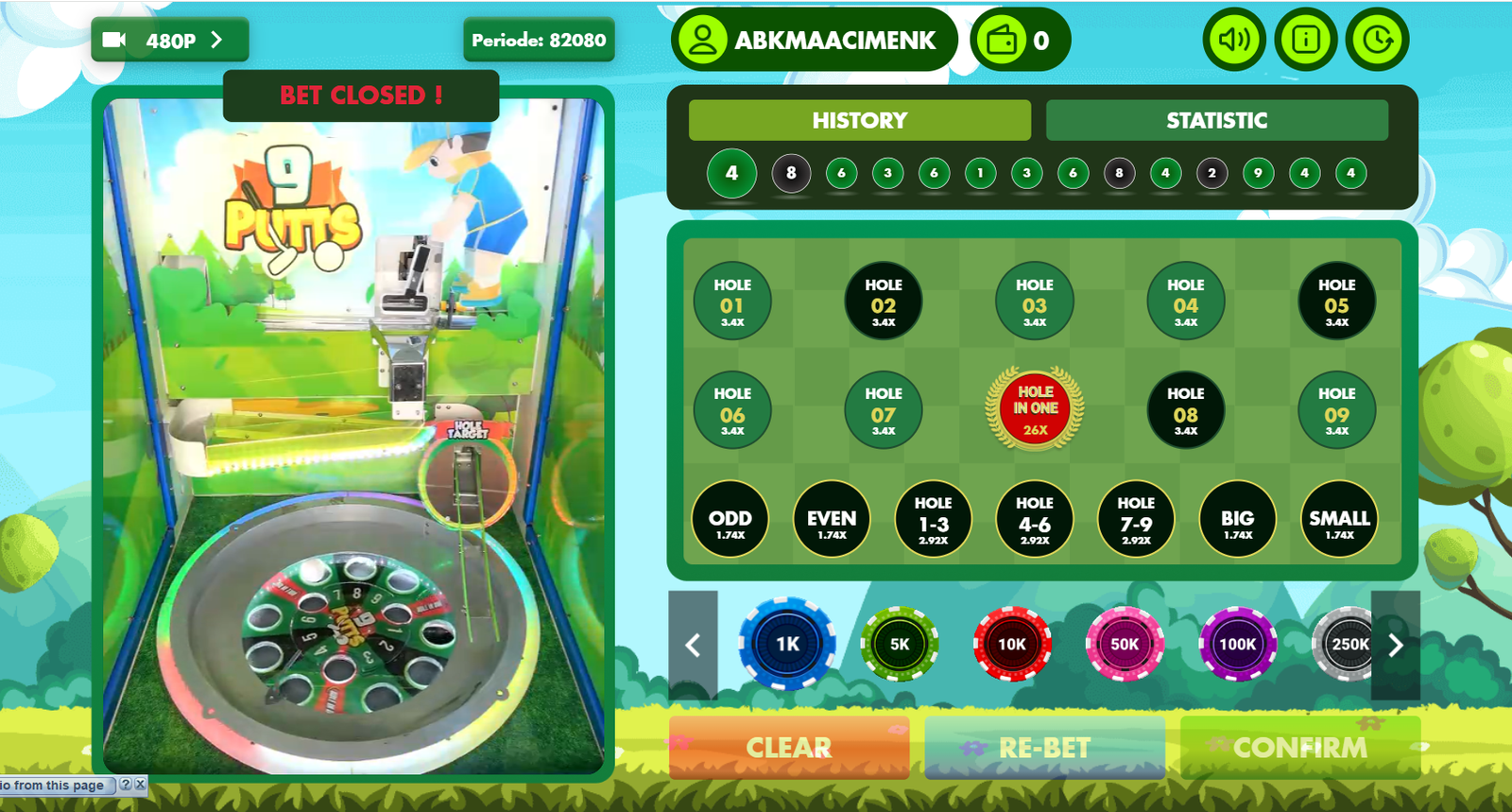Switch to the STATISTIC tab

click(1216, 120)
